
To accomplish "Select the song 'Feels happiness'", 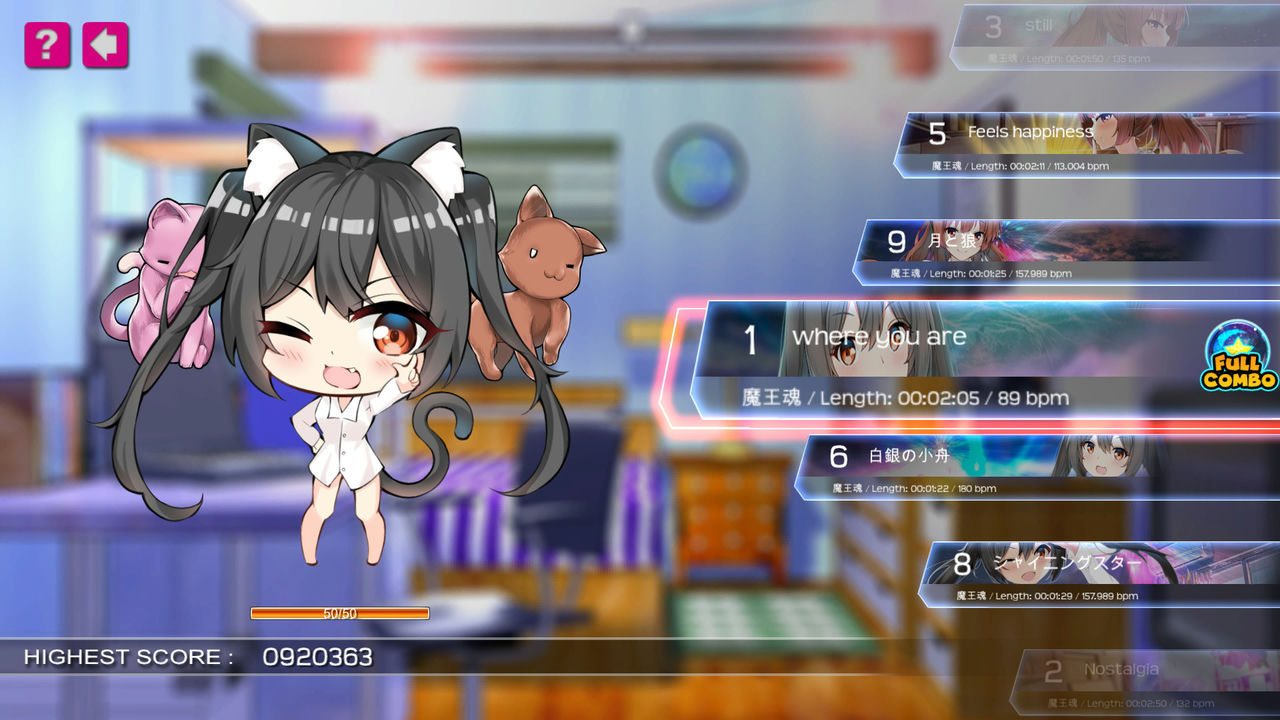I will tap(1030, 131).
